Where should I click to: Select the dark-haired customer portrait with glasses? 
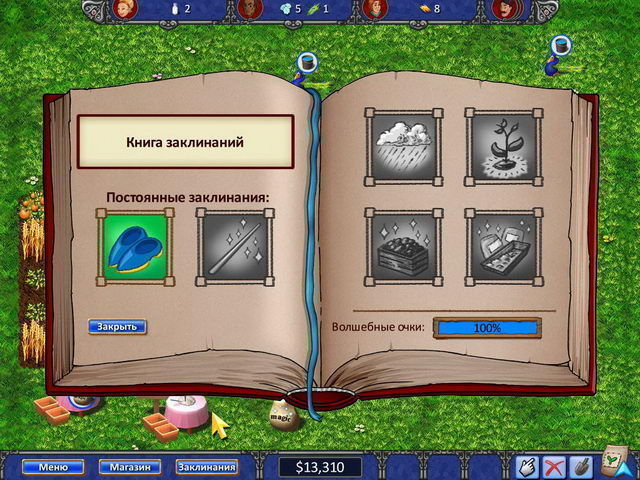click(x=252, y=9)
